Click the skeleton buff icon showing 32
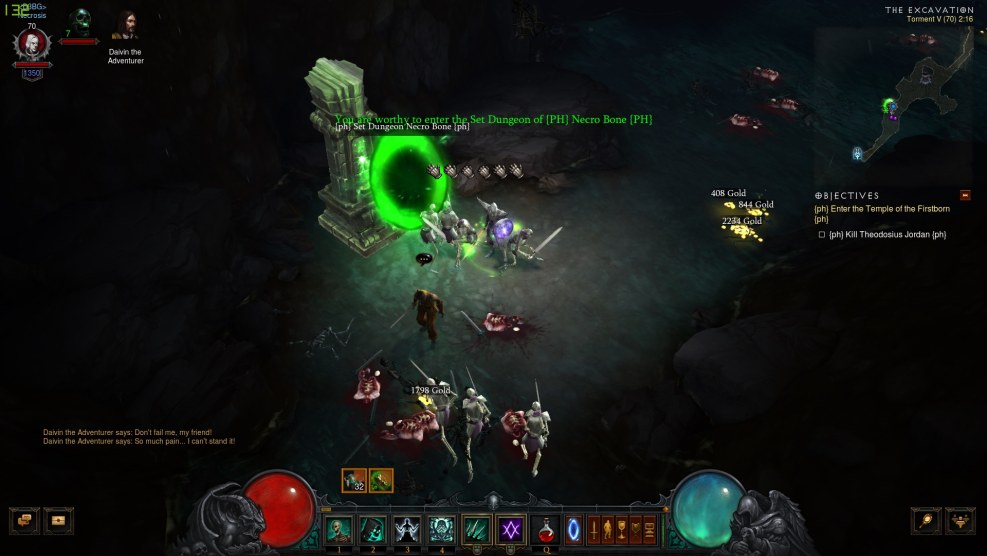Viewport: 987px width, 556px height. [354, 481]
